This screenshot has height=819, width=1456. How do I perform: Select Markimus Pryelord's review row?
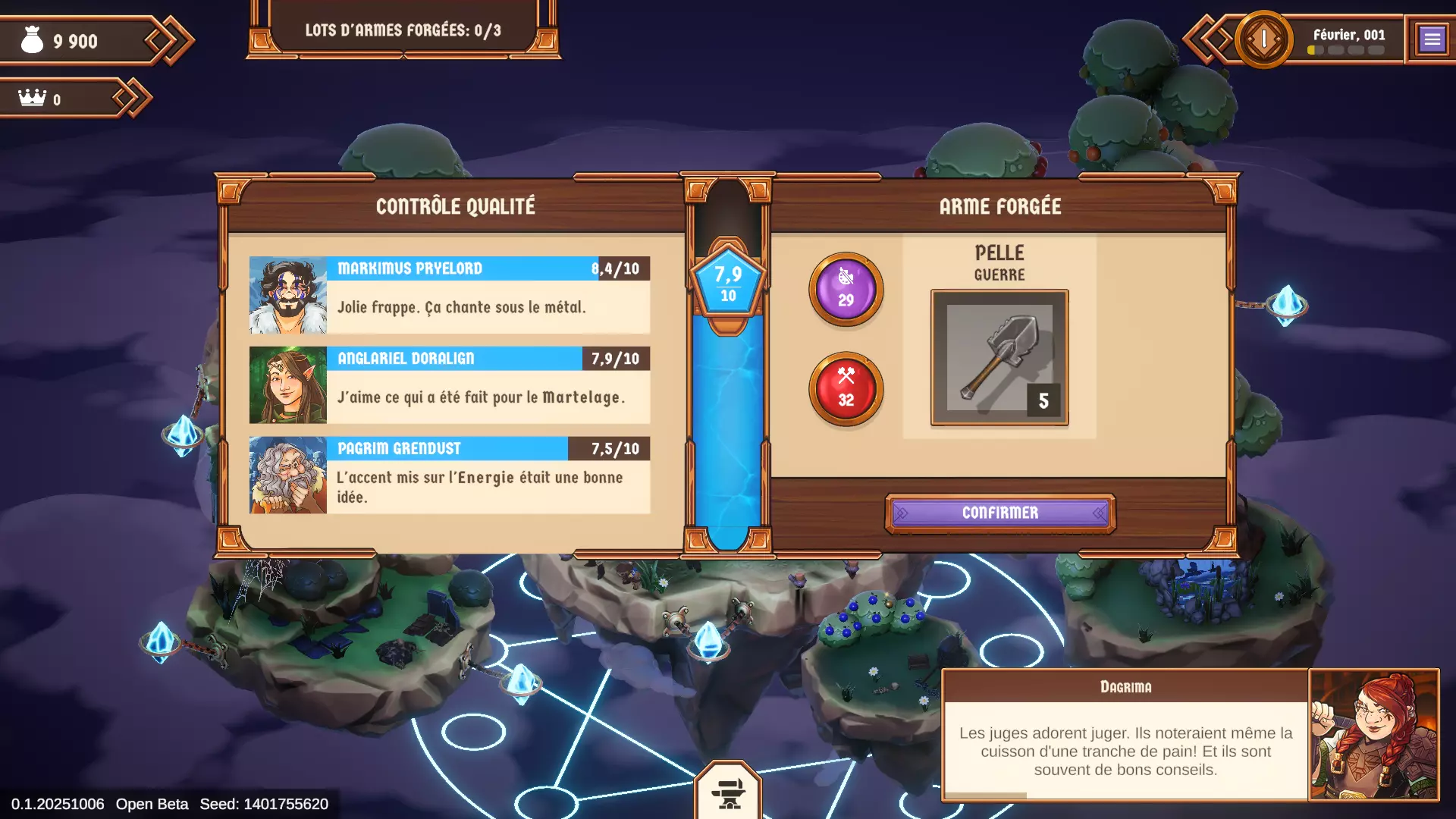(x=450, y=295)
